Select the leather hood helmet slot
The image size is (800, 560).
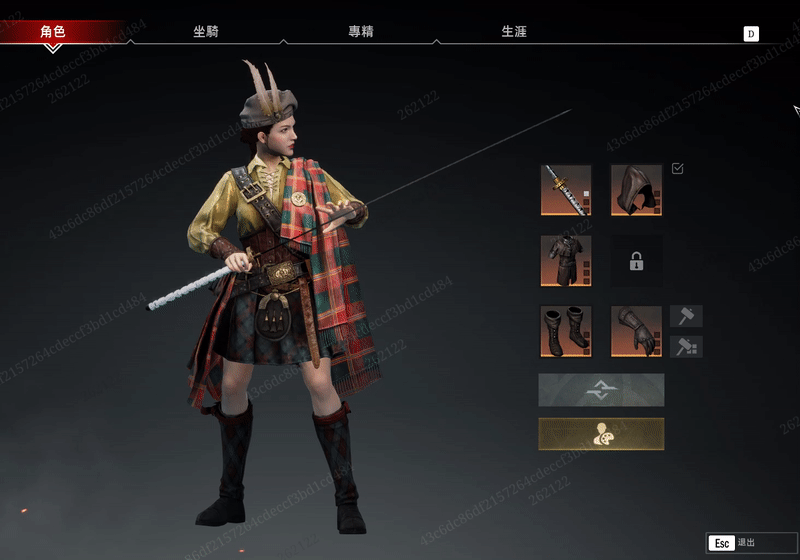(x=636, y=190)
